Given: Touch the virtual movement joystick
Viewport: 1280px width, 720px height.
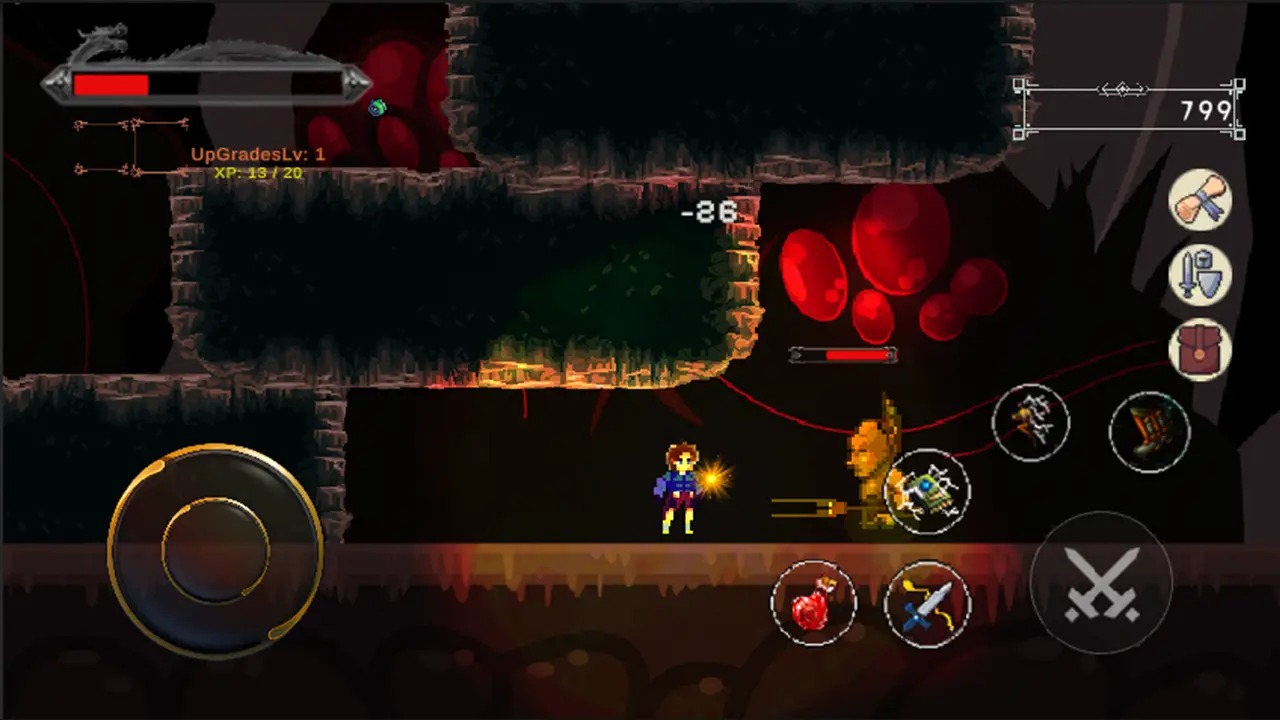Looking at the screenshot, I should 215,551.
